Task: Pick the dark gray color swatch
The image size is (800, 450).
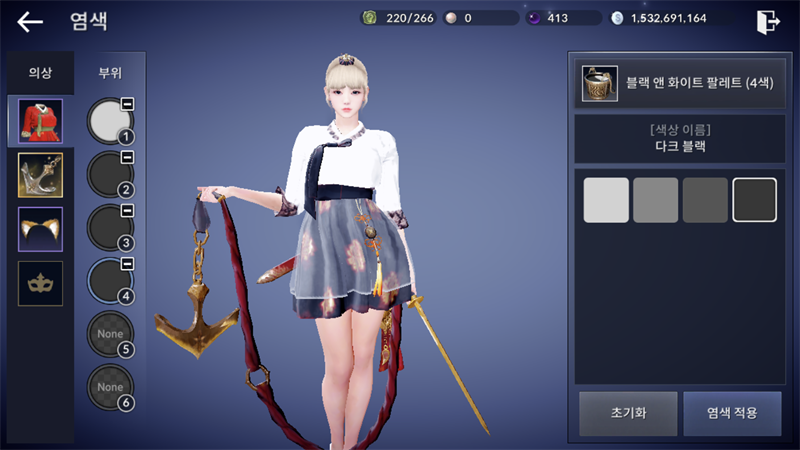Action: pyautogui.click(x=705, y=200)
